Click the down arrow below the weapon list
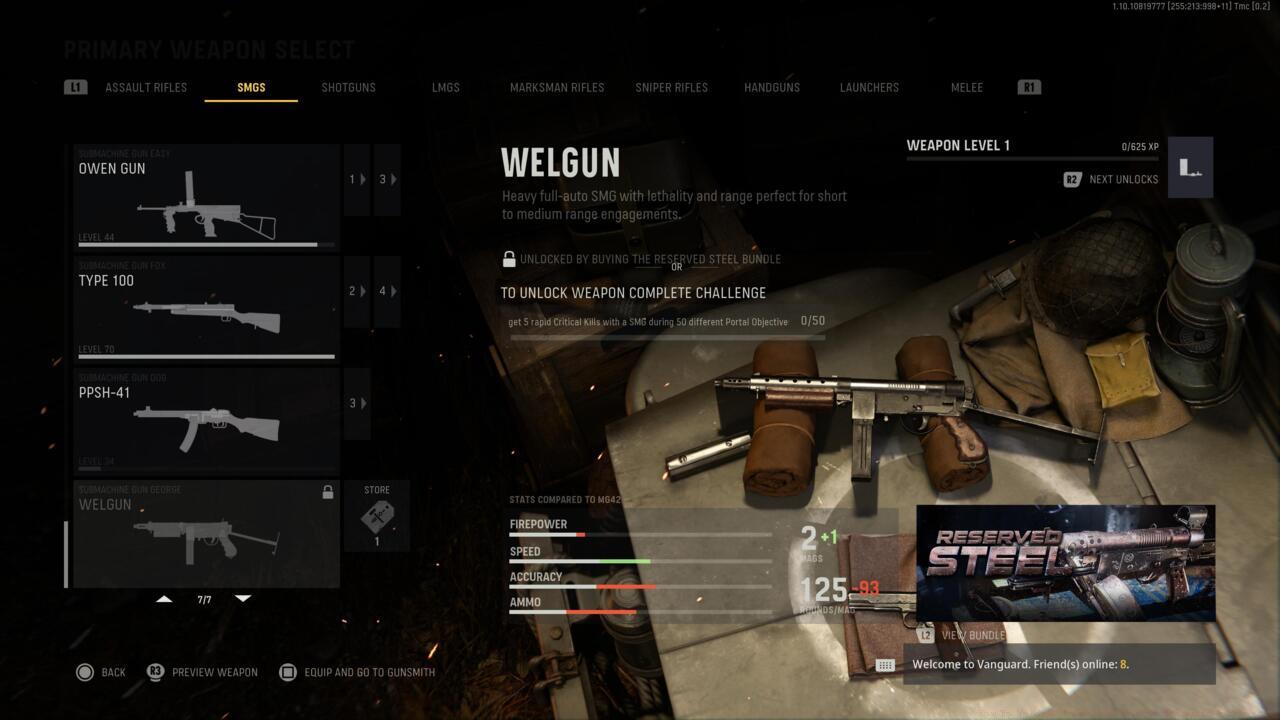1280x720 pixels. 243,597
